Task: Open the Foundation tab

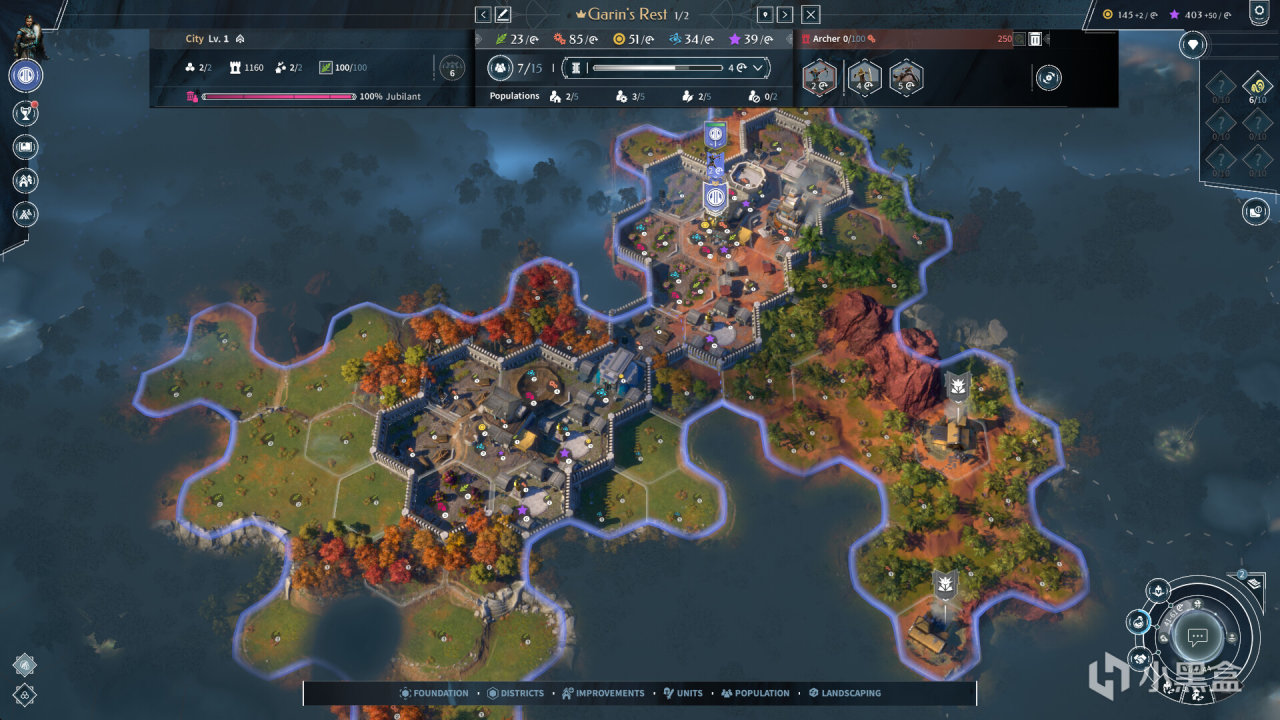Action: pyautogui.click(x=434, y=693)
